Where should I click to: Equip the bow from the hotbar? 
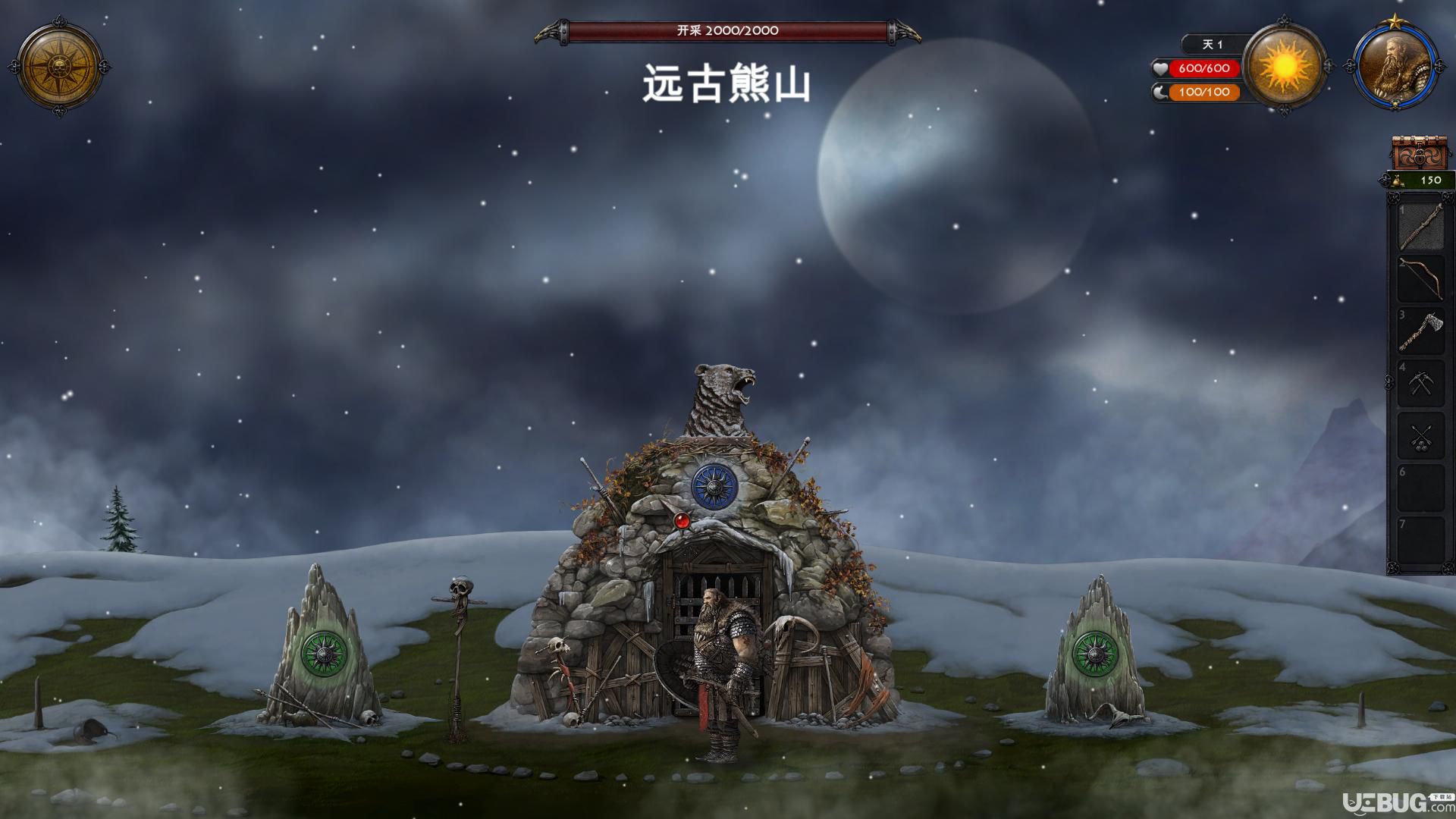pos(1420,278)
